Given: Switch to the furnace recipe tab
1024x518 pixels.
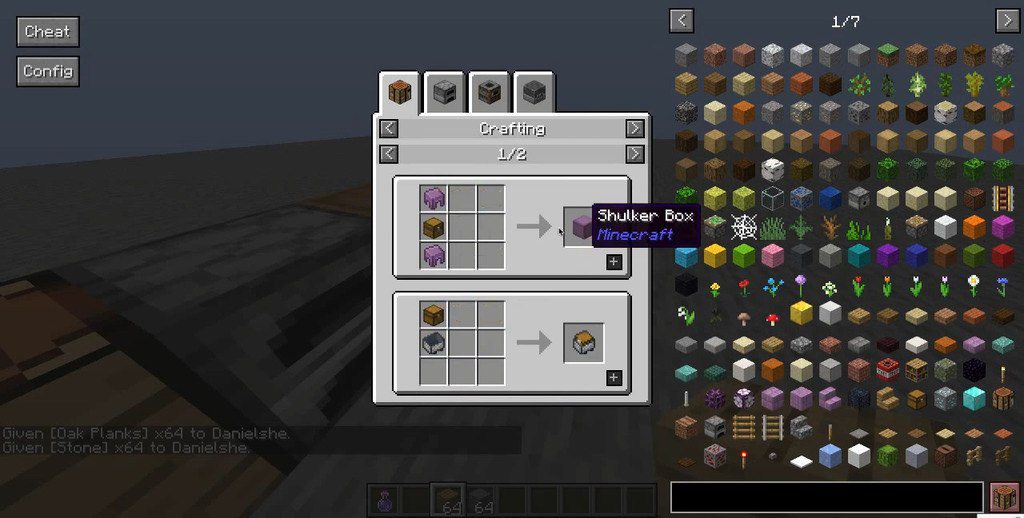Looking at the screenshot, I should click(445, 93).
